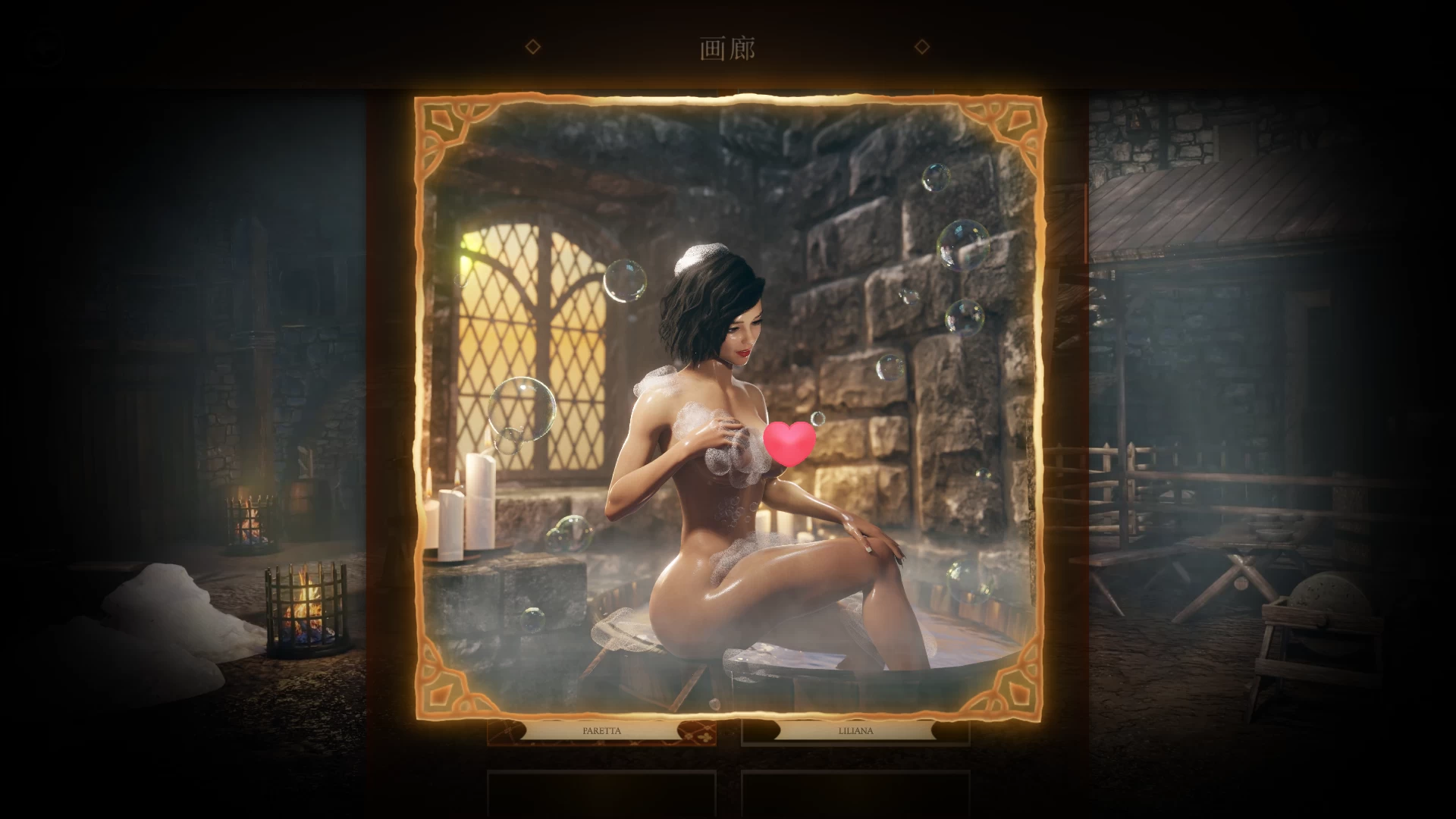Viewport: 1456px width, 819px height.
Task: Toggle the PARETTA gallery selection
Action: coord(601,730)
